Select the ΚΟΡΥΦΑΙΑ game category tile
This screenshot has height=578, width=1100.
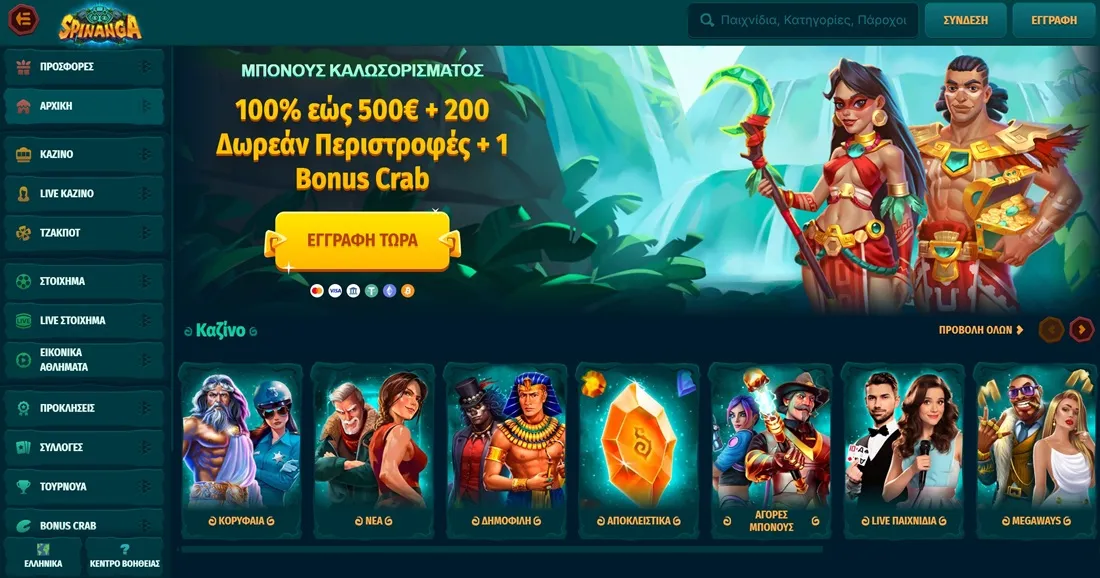241,450
